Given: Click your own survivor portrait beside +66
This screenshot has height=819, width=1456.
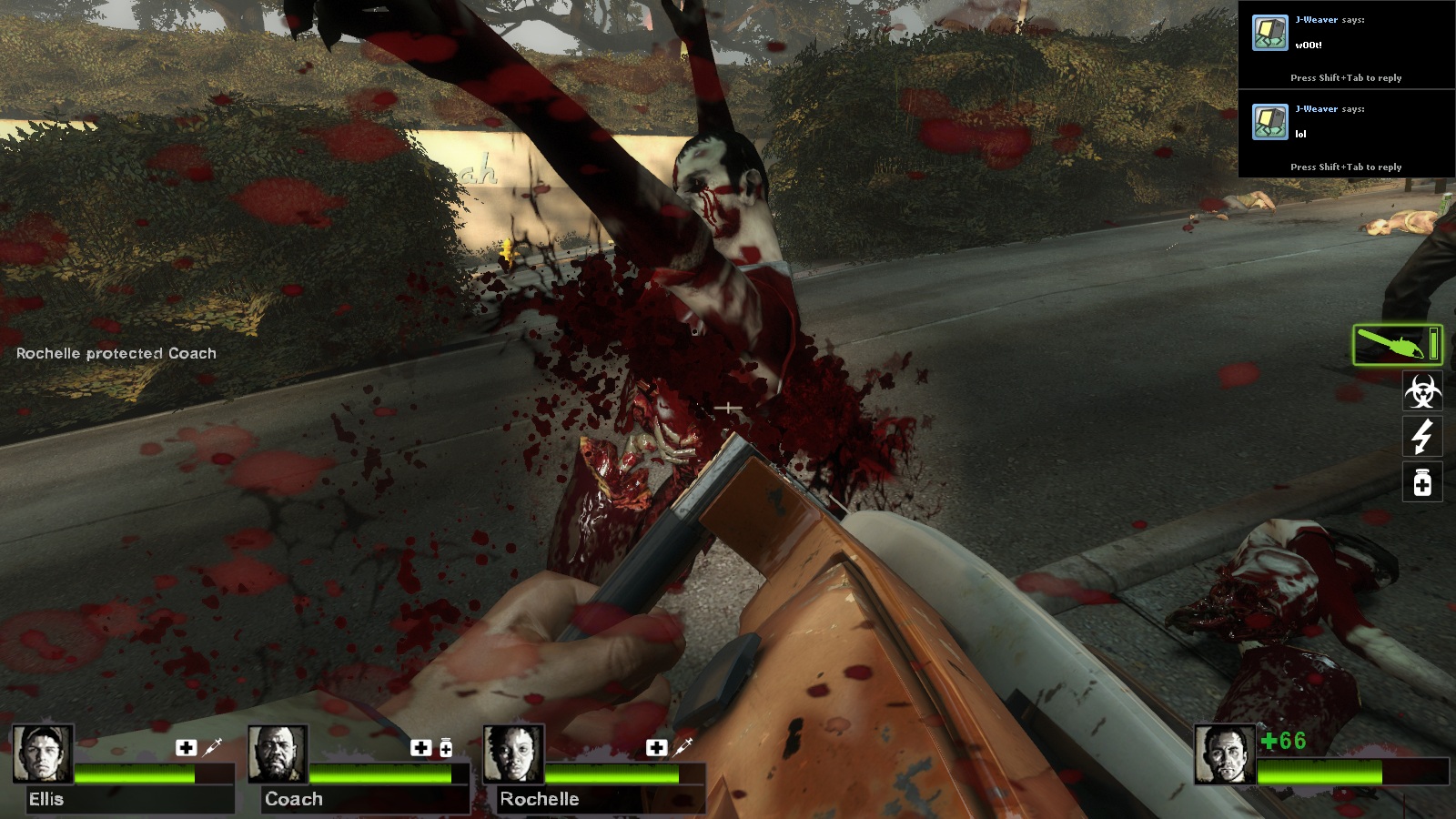Looking at the screenshot, I should click(x=1225, y=753).
